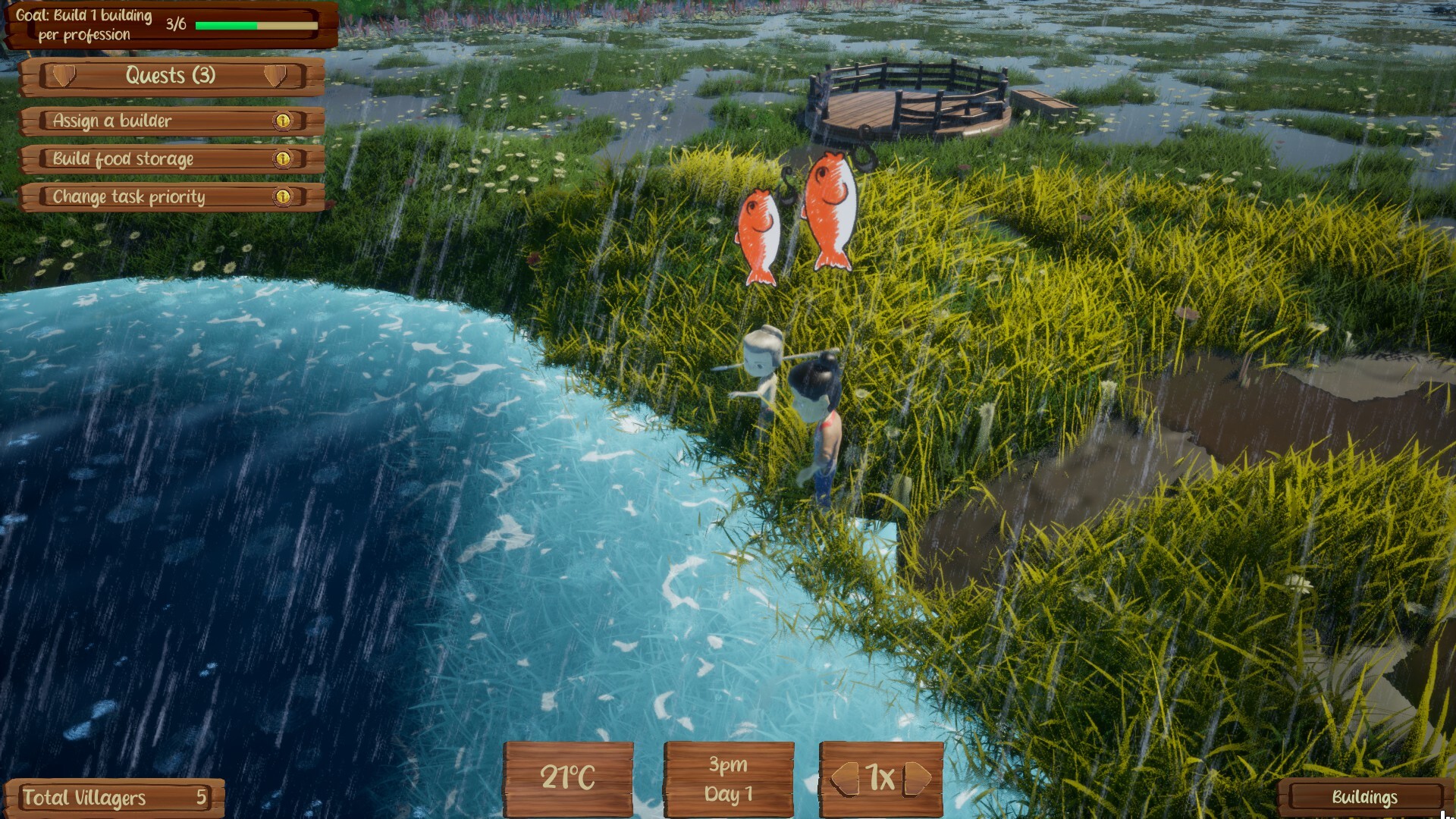Click the info icon beside Assign a builder
The image size is (1456, 819).
(x=284, y=121)
